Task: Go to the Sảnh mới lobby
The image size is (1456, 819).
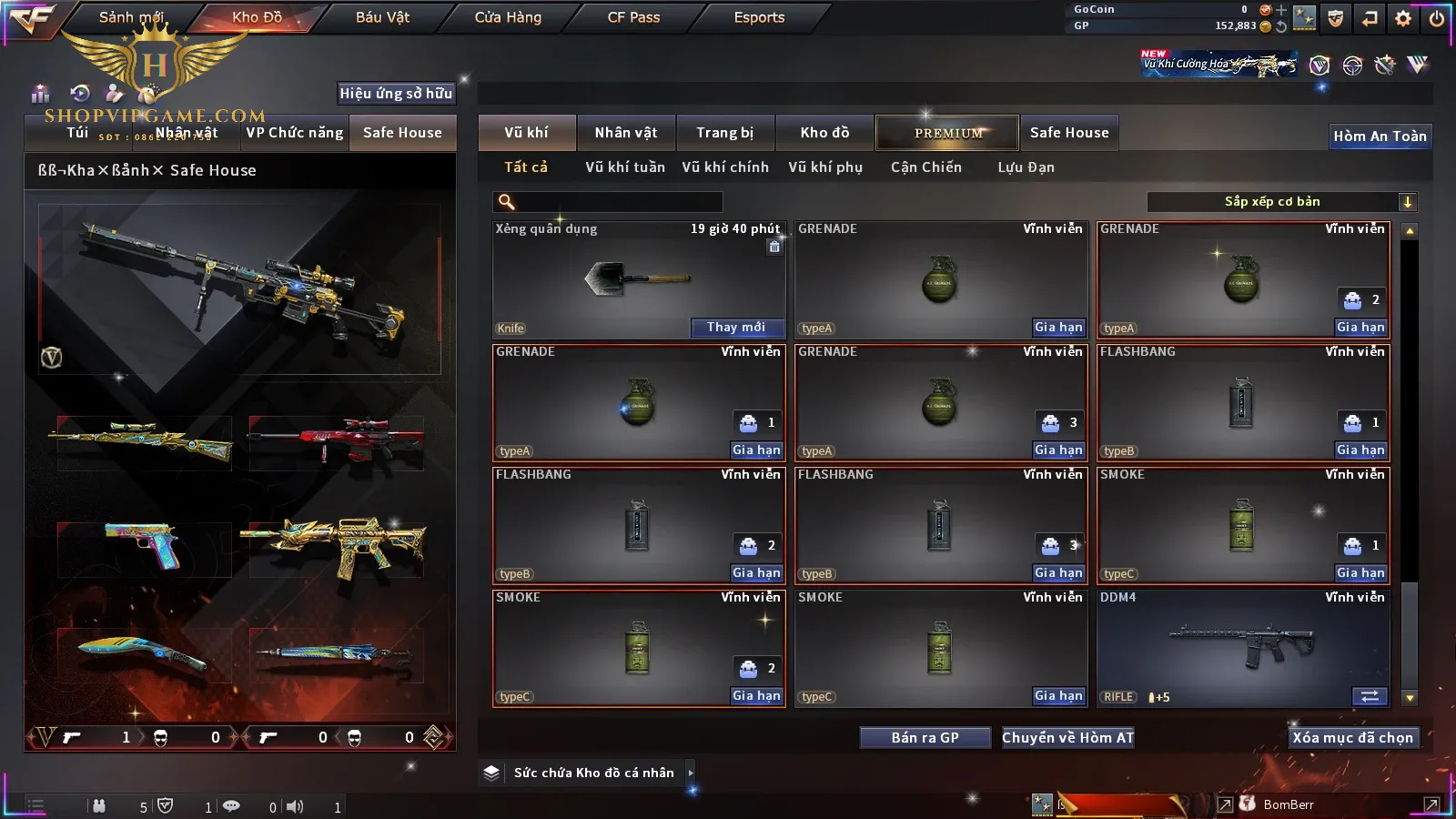Action: click(x=131, y=17)
